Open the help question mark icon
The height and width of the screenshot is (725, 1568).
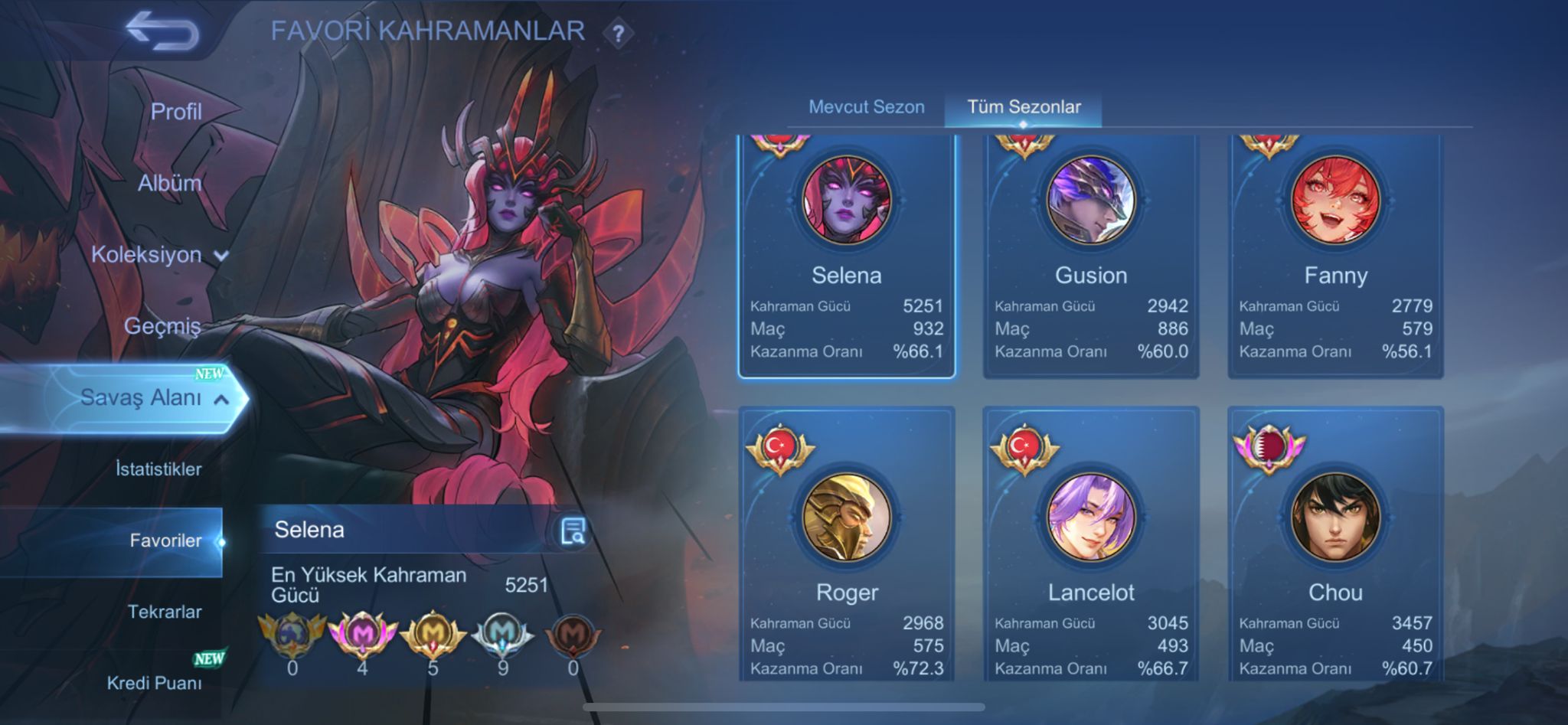[617, 31]
